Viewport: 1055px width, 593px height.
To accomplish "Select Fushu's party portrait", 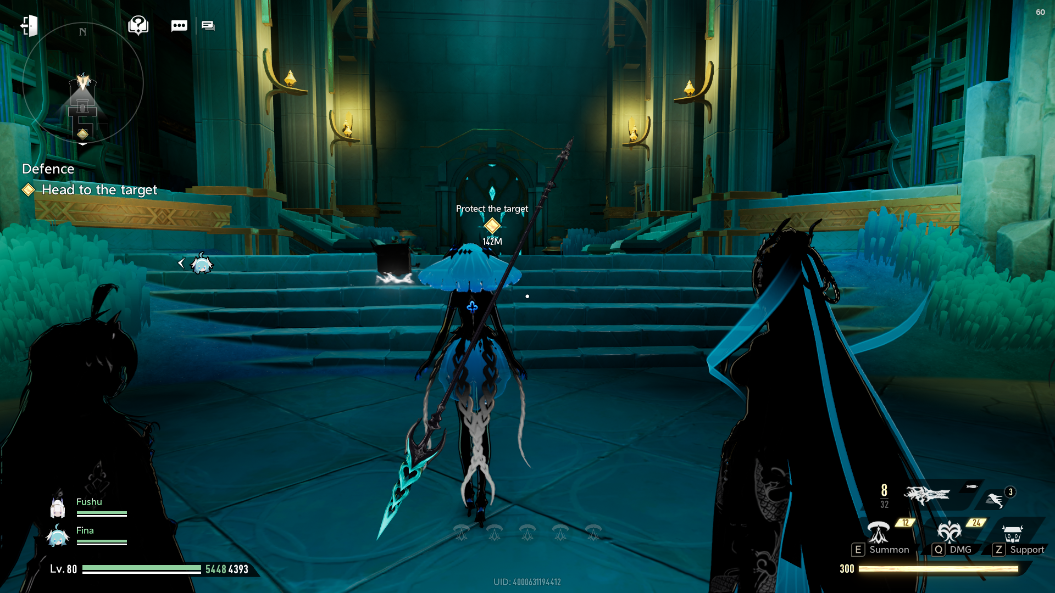I will pyautogui.click(x=58, y=508).
